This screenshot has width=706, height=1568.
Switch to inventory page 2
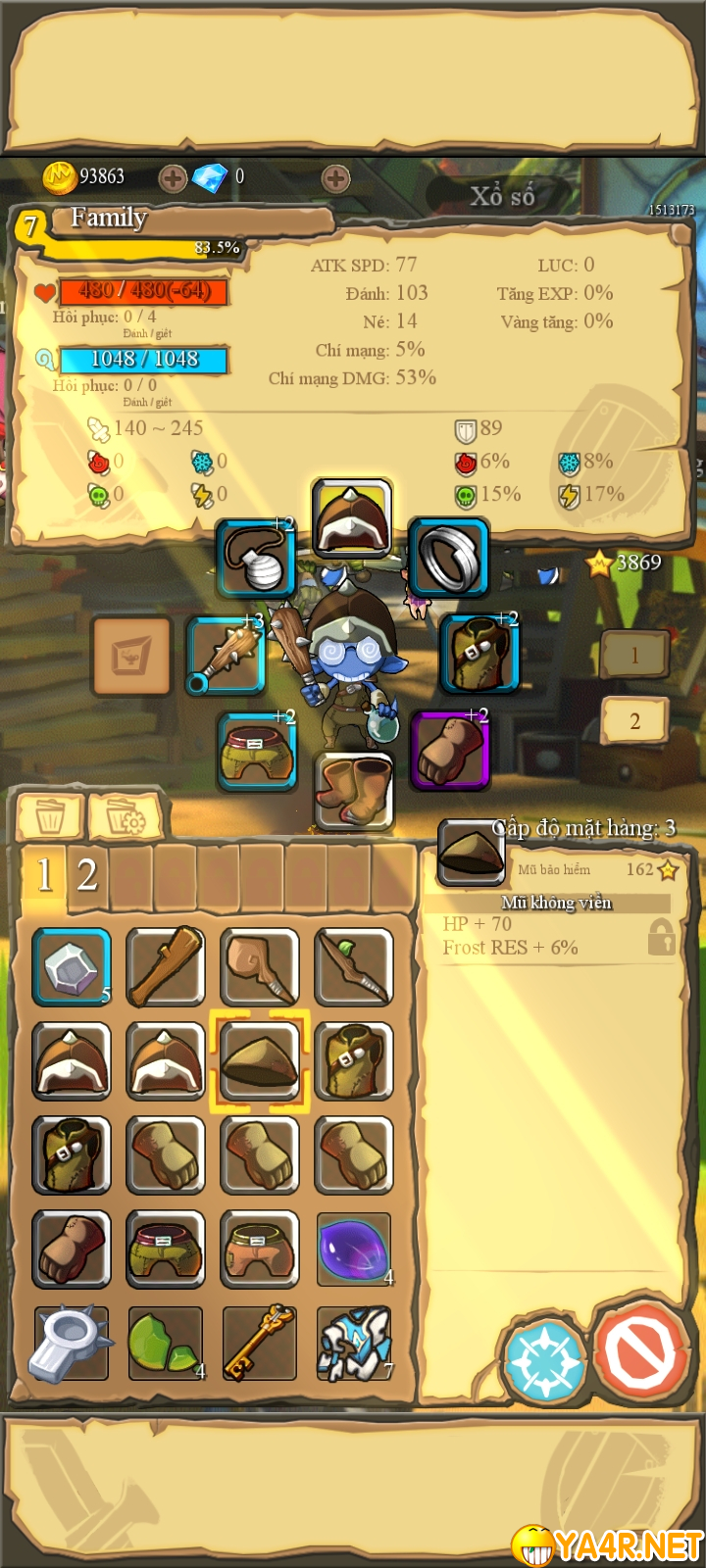point(87,874)
